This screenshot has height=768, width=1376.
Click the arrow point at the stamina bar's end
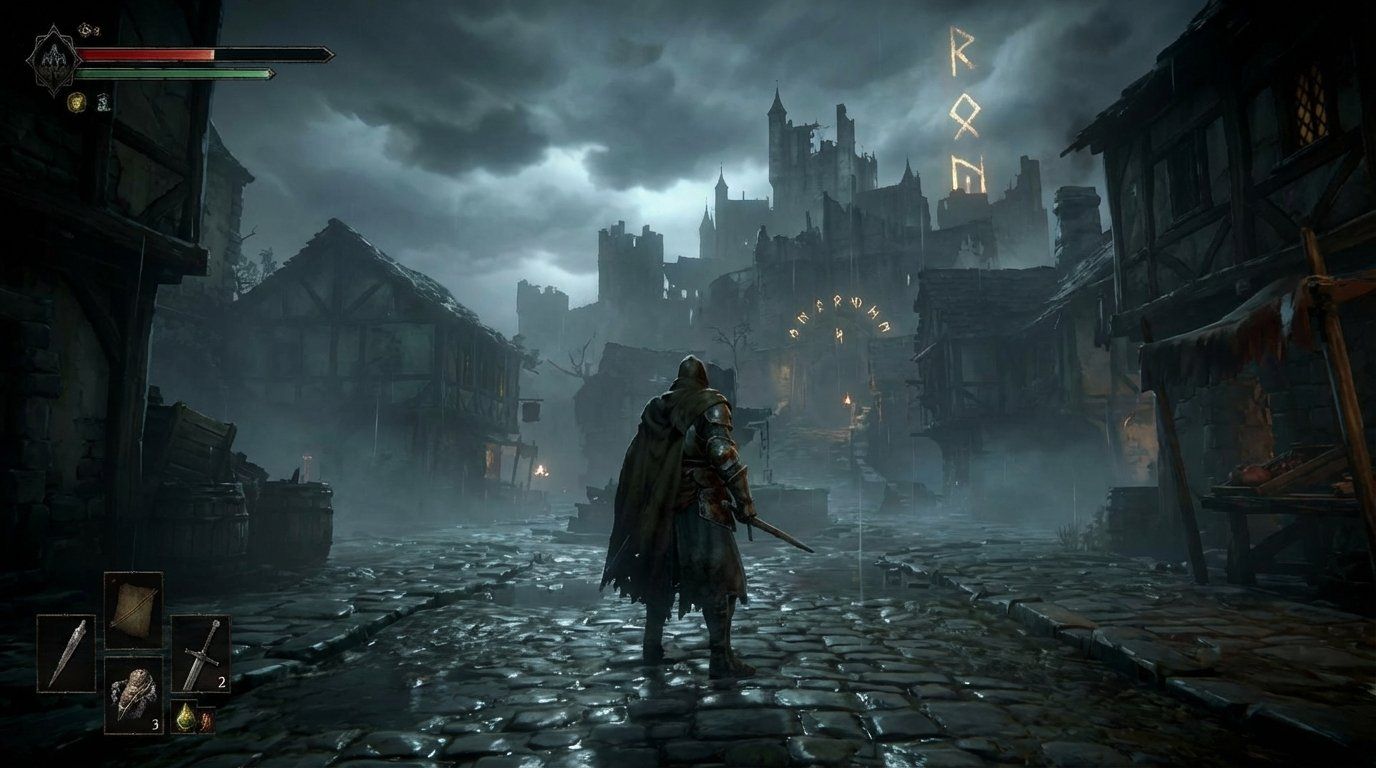(x=270, y=73)
